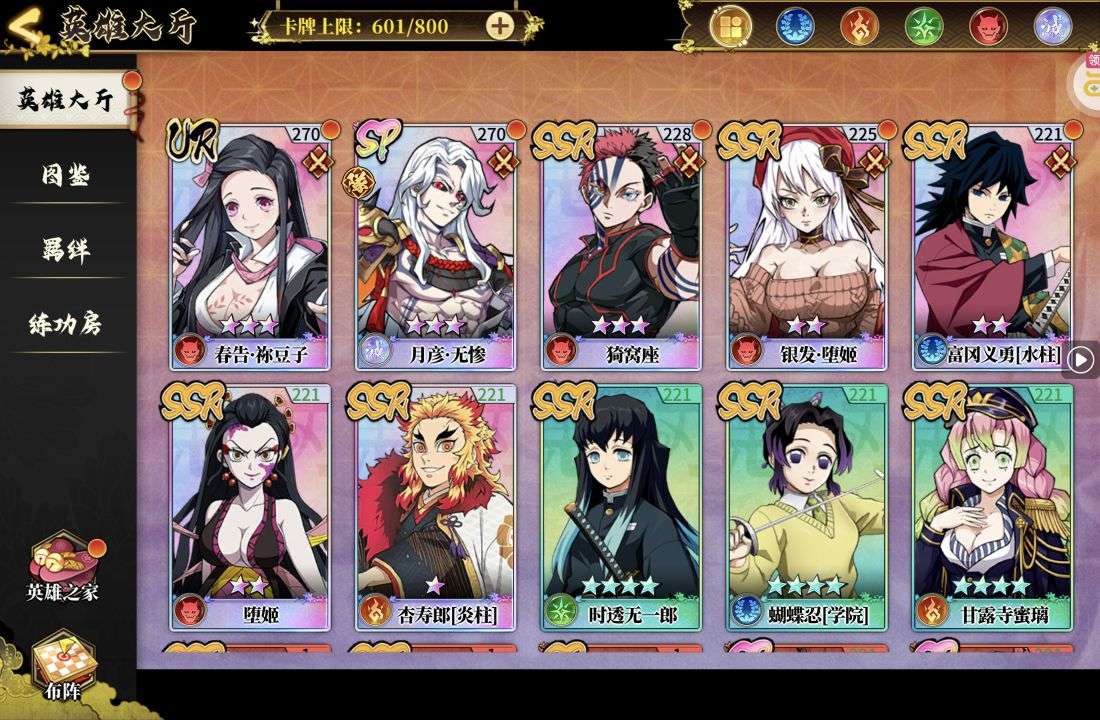Filter heroes by blue water element
The width and height of the screenshot is (1100, 720).
point(796,26)
